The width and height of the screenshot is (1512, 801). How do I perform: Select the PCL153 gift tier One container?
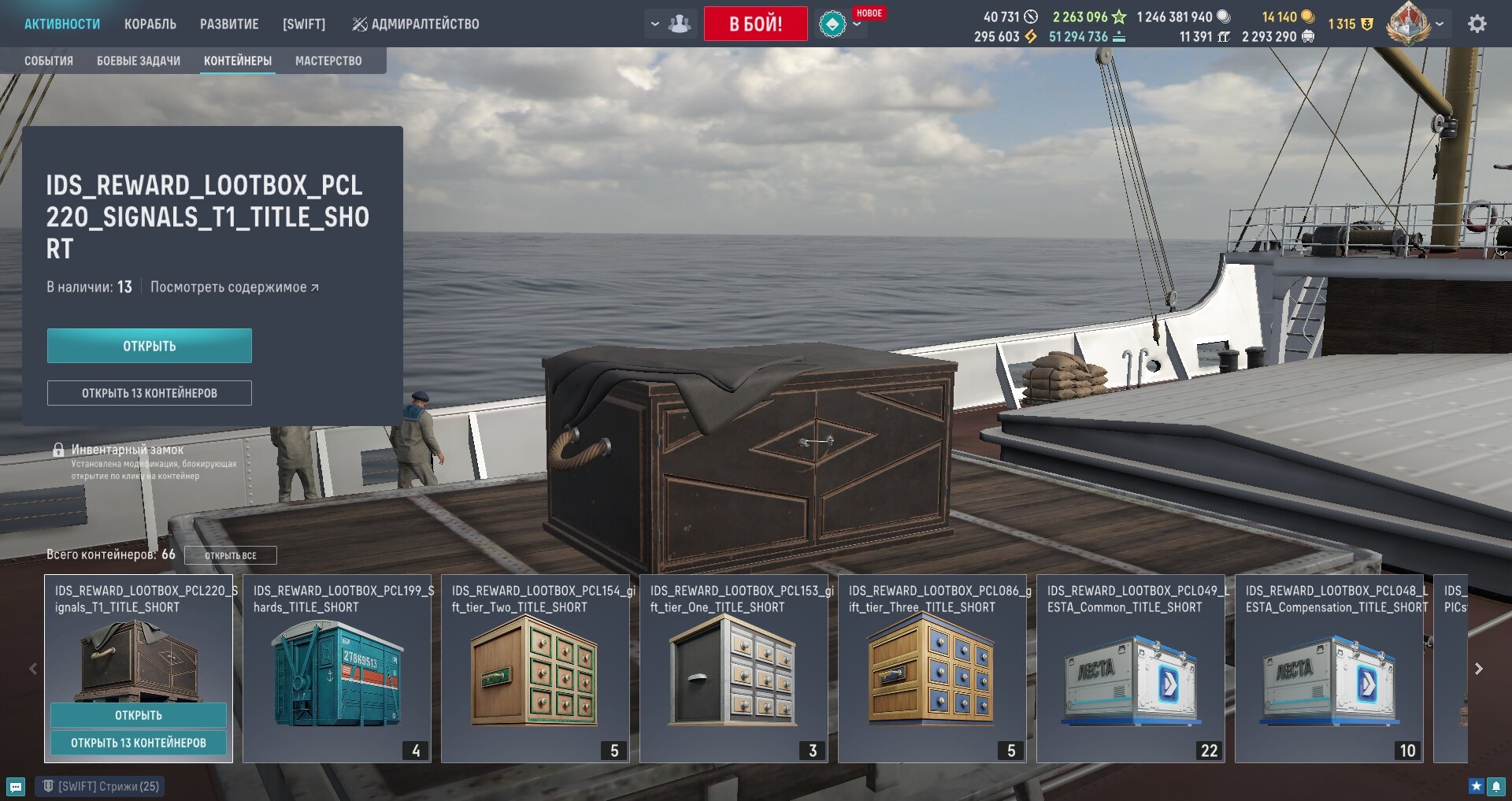pyautogui.click(x=734, y=669)
